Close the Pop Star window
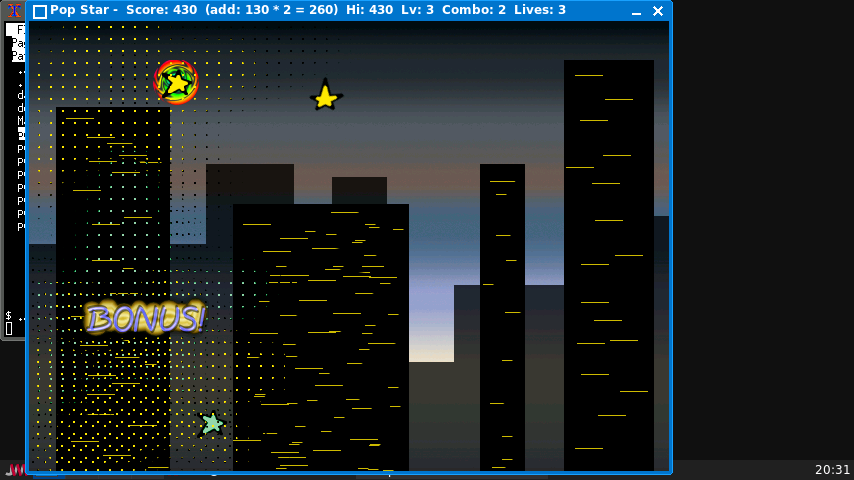The image size is (854, 480). click(658, 11)
